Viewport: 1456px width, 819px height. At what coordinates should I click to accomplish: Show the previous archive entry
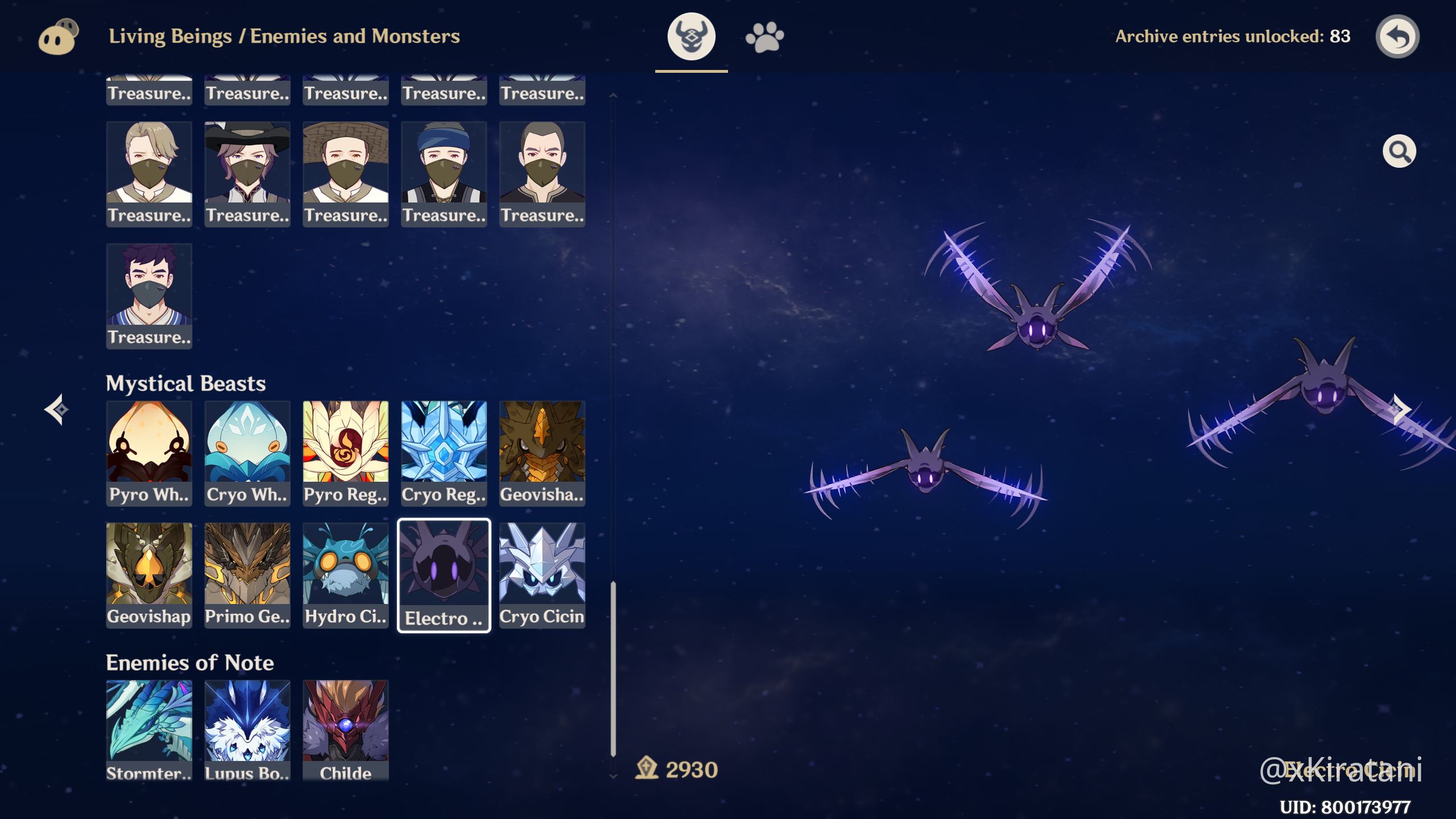(x=57, y=409)
